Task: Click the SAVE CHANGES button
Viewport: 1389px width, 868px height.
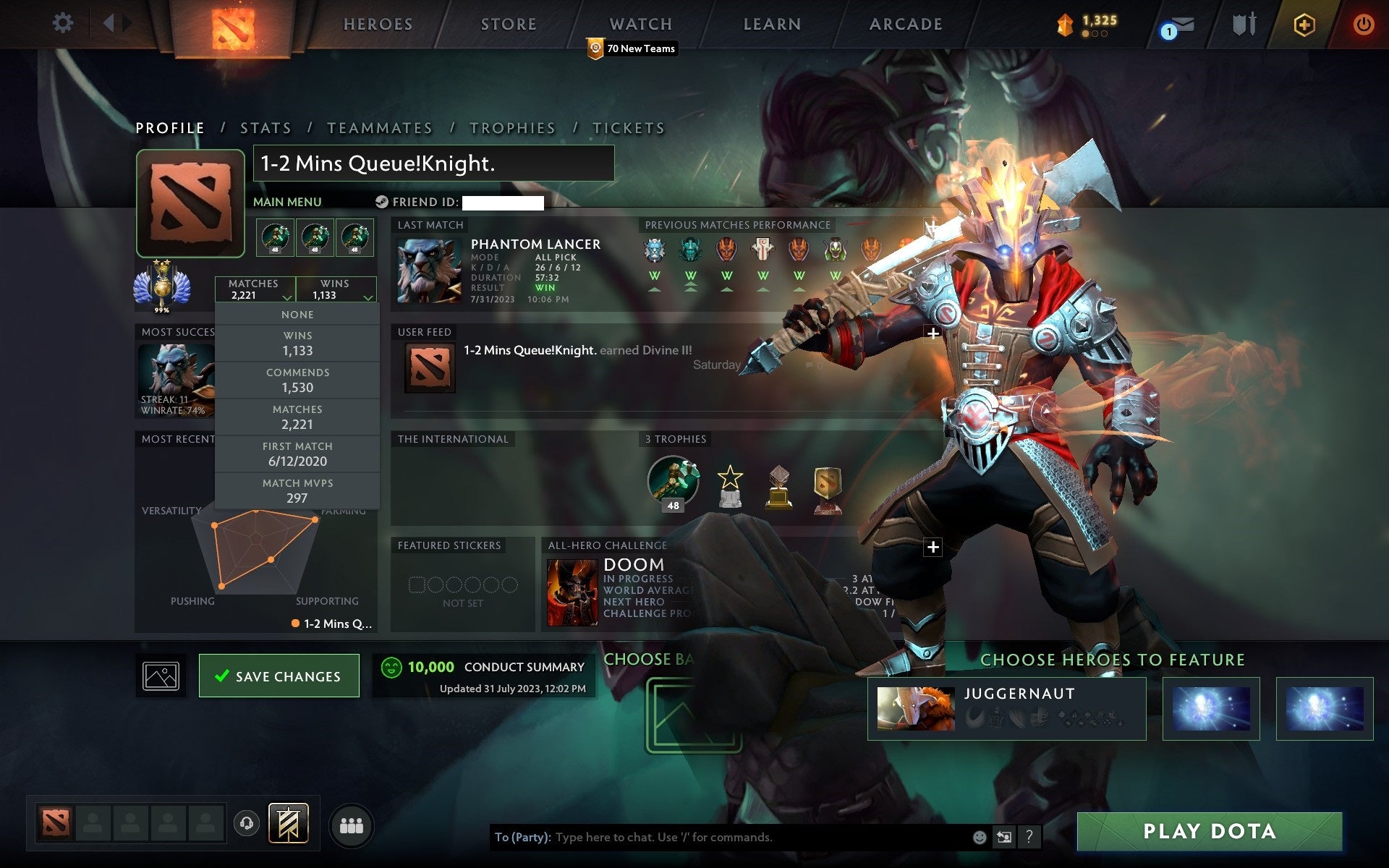Action: pos(279,676)
